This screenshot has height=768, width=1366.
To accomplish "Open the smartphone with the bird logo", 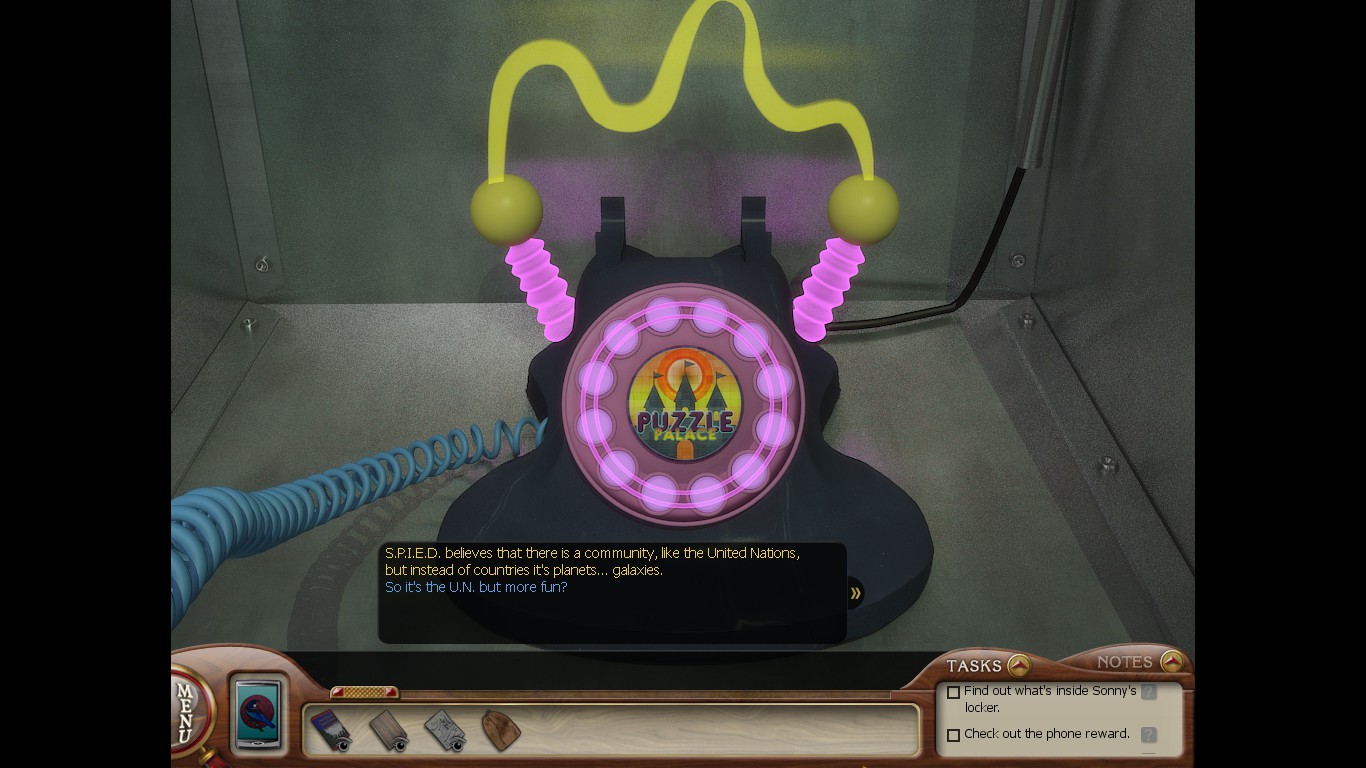I will coord(259,713).
